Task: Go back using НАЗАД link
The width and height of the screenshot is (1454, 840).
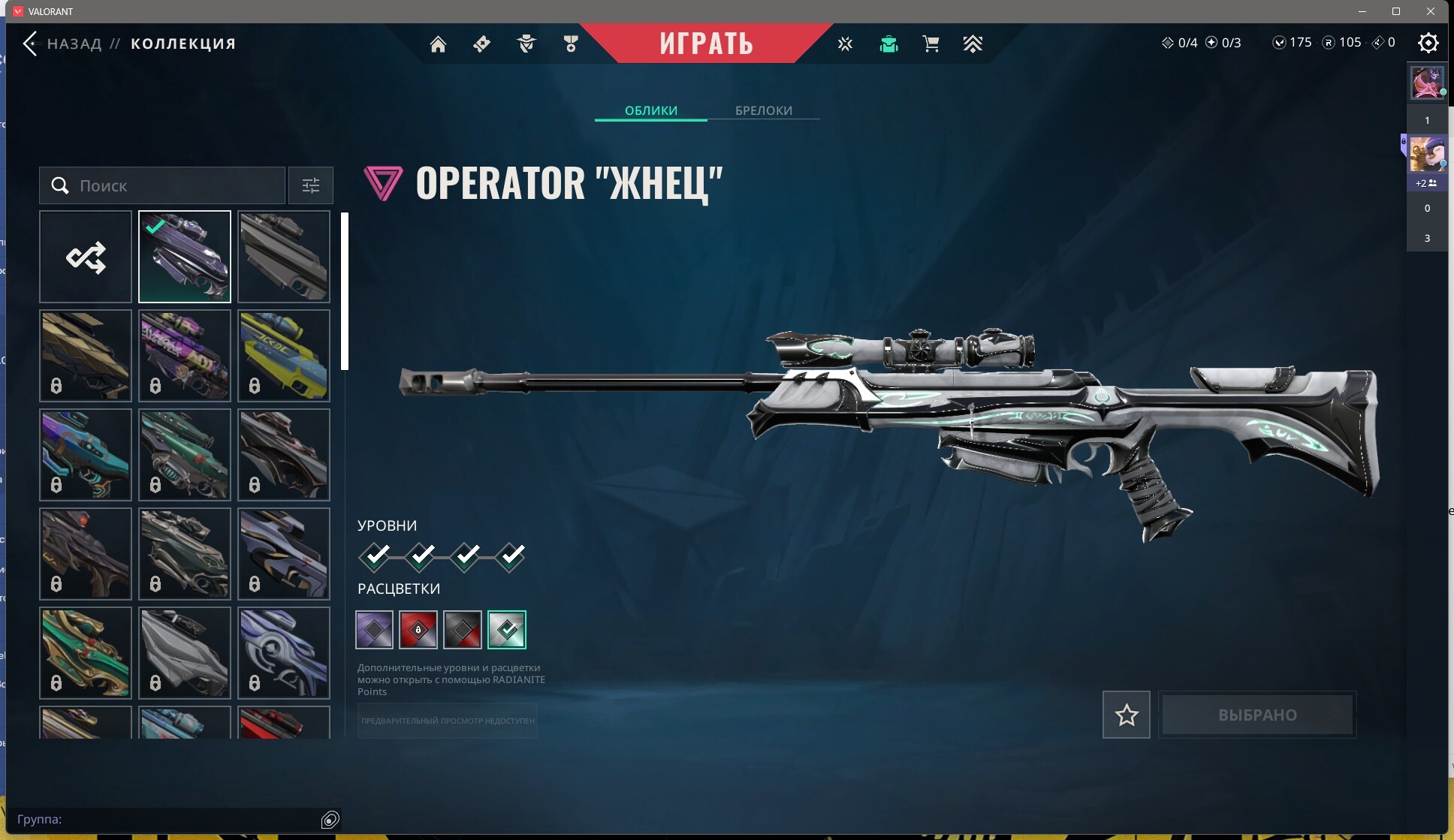Action: pos(74,44)
